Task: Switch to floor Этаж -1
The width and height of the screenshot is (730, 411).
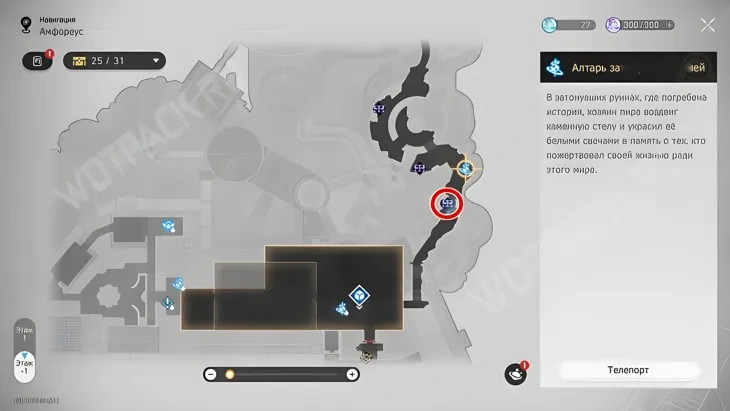Action: (24, 366)
